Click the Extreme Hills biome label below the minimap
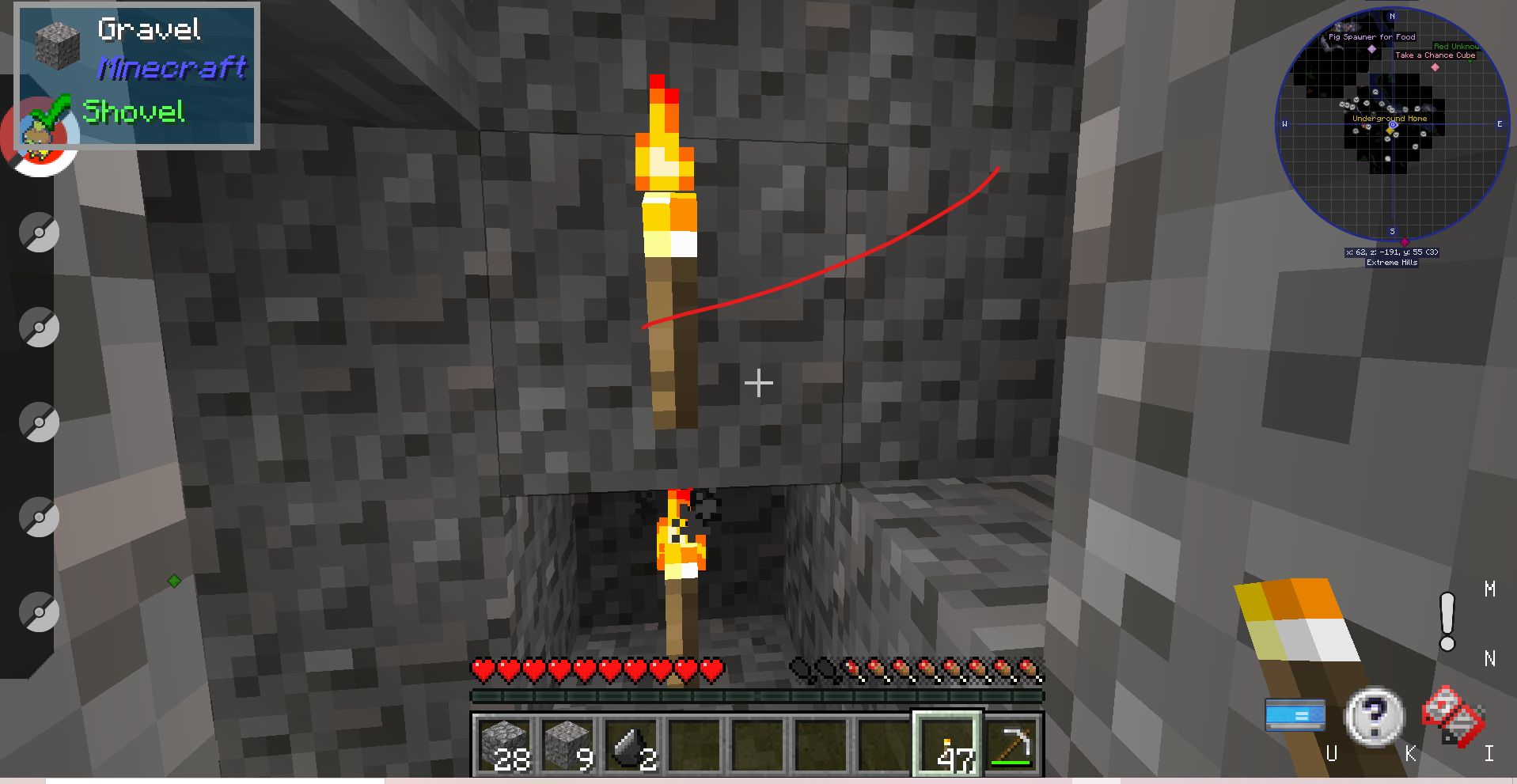 (x=1390, y=263)
